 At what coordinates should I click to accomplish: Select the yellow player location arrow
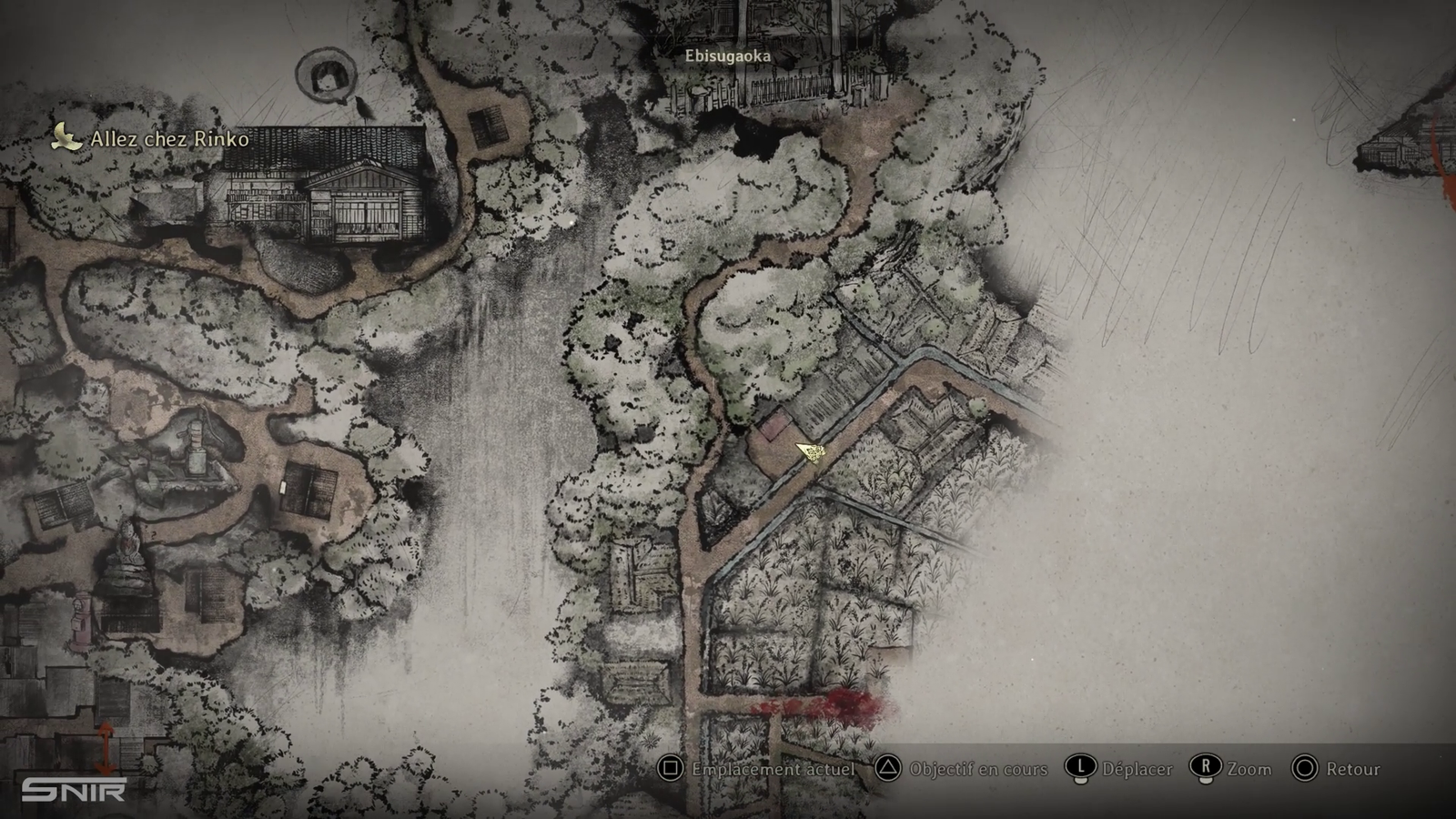point(810,452)
